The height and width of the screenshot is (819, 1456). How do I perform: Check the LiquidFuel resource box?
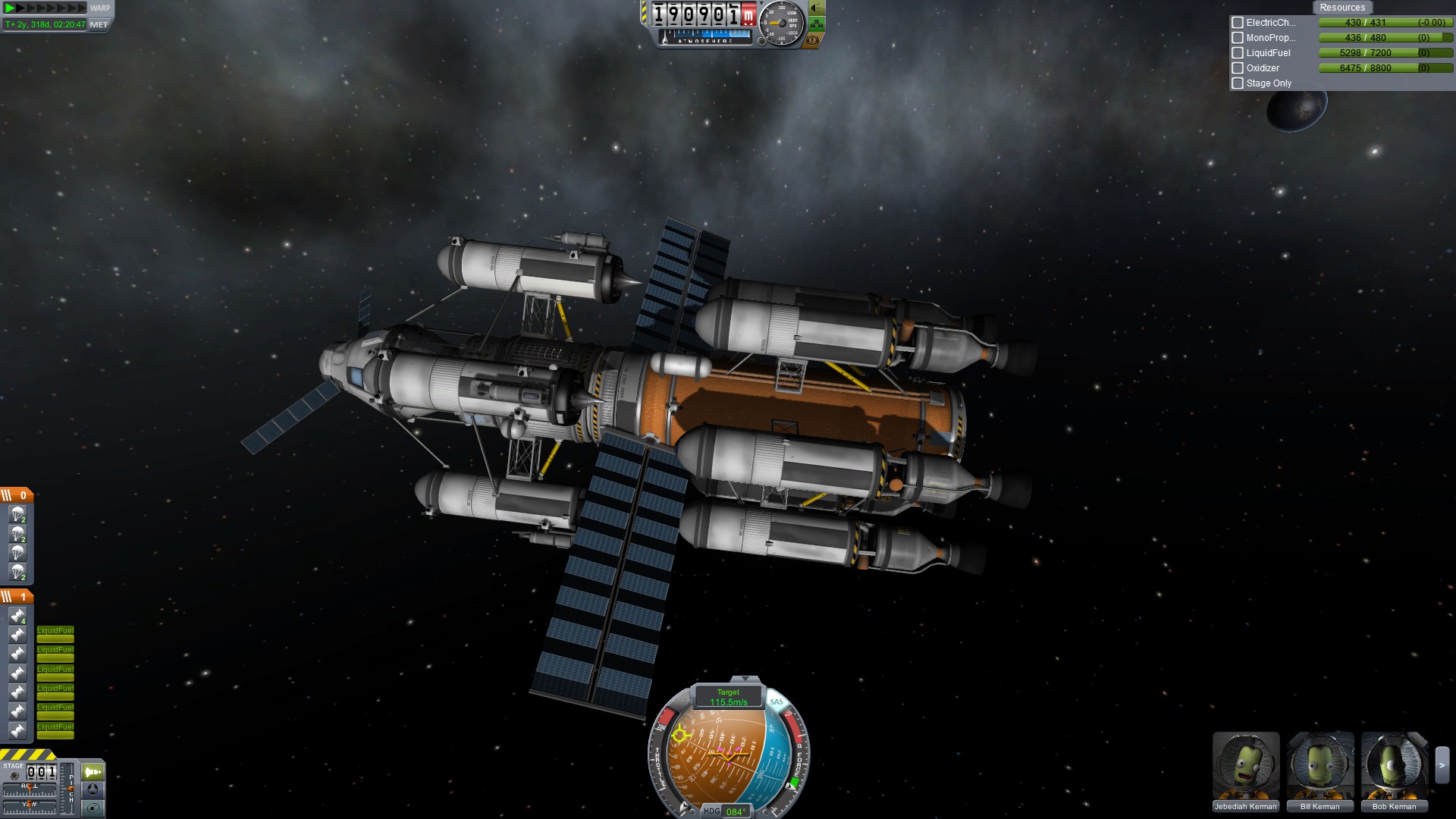click(1238, 53)
